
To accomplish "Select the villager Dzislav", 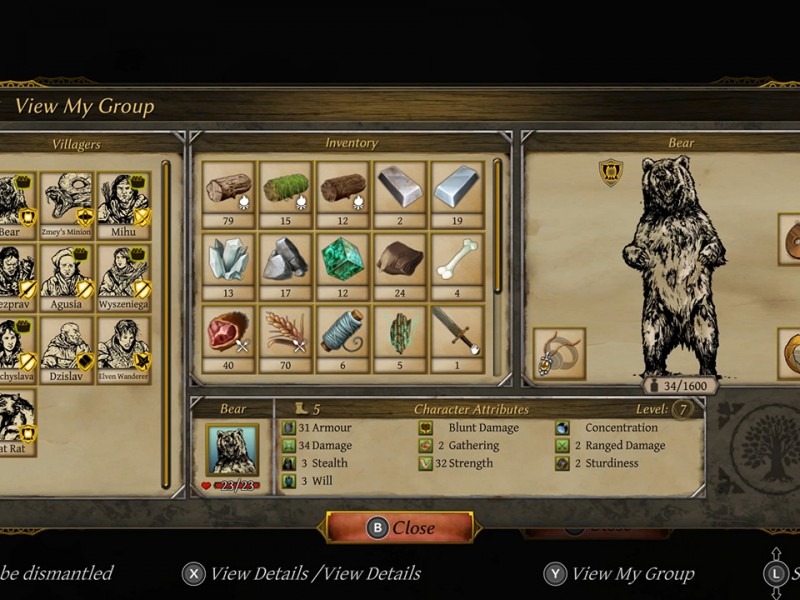I will coord(67,345).
